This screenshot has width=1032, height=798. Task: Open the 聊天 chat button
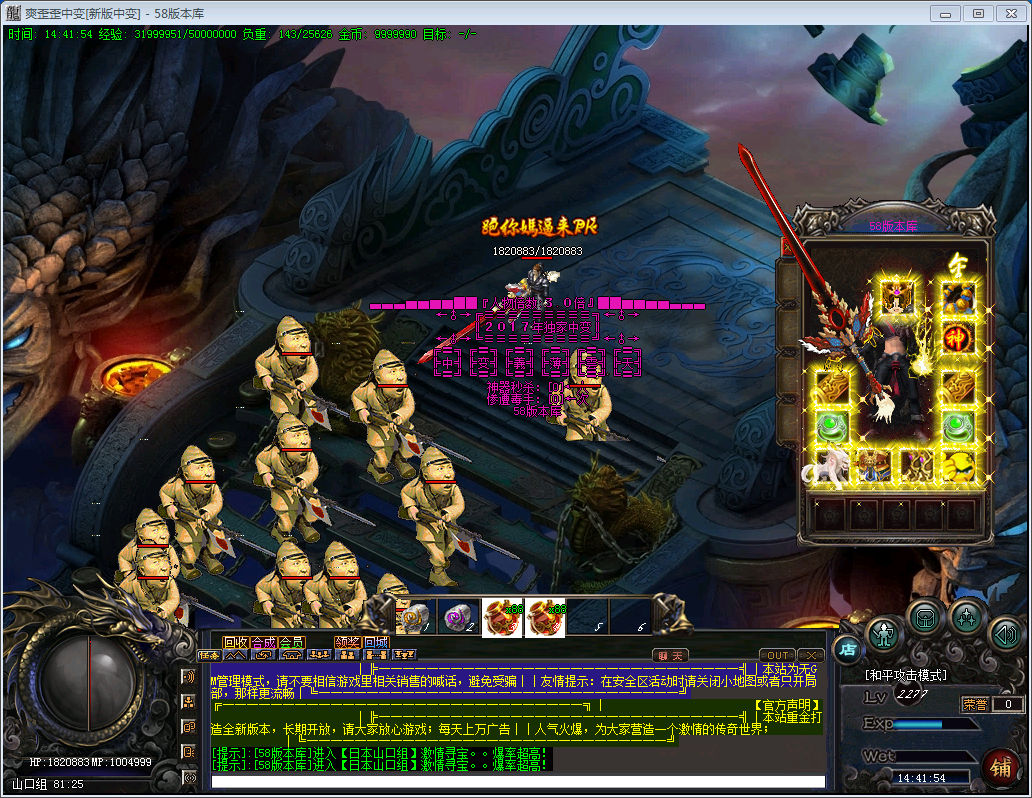[671, 655]
